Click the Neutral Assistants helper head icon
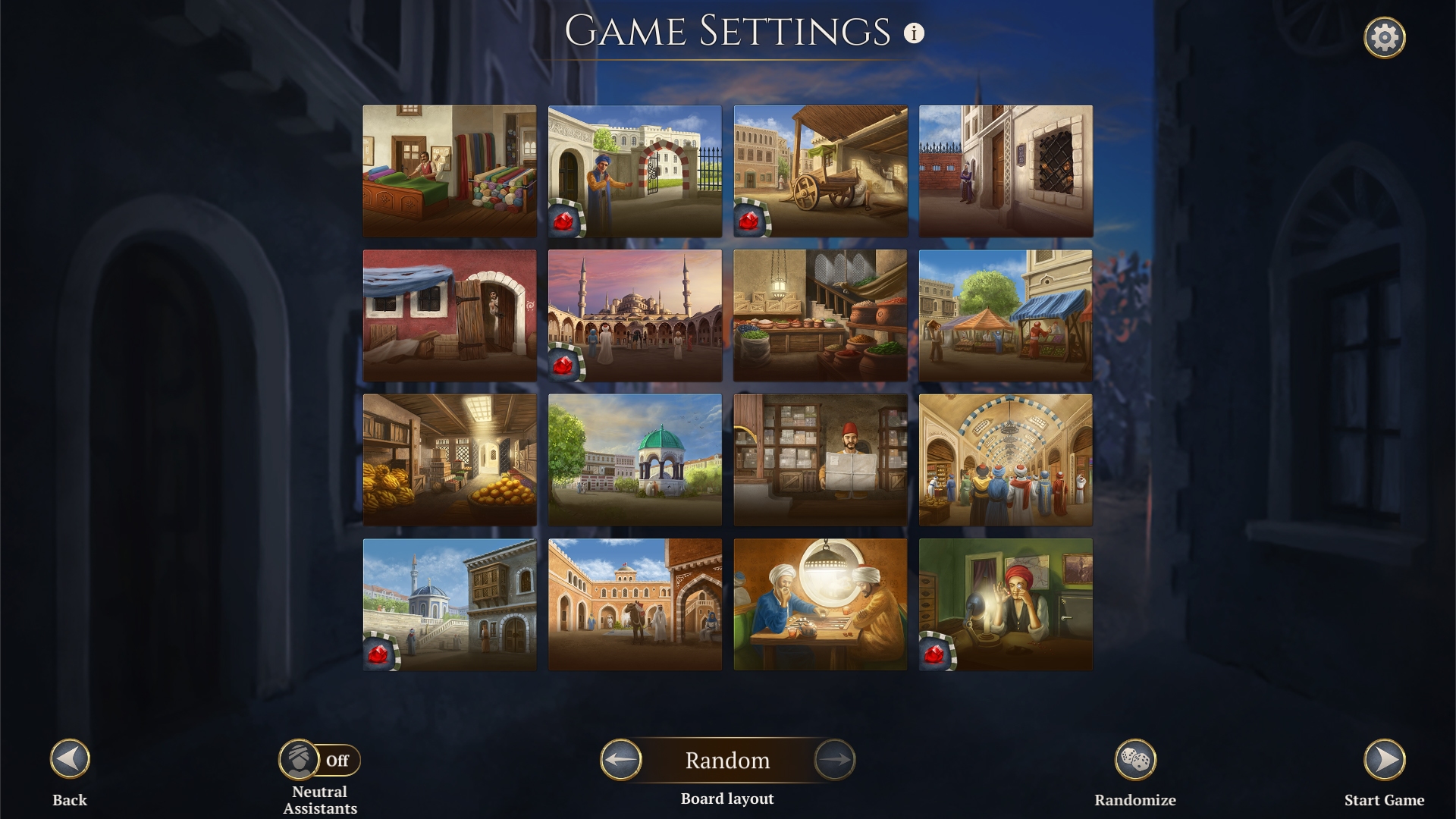Viewport: 1456px width, 819px height. pyautogui.click(x=300, y=760)
